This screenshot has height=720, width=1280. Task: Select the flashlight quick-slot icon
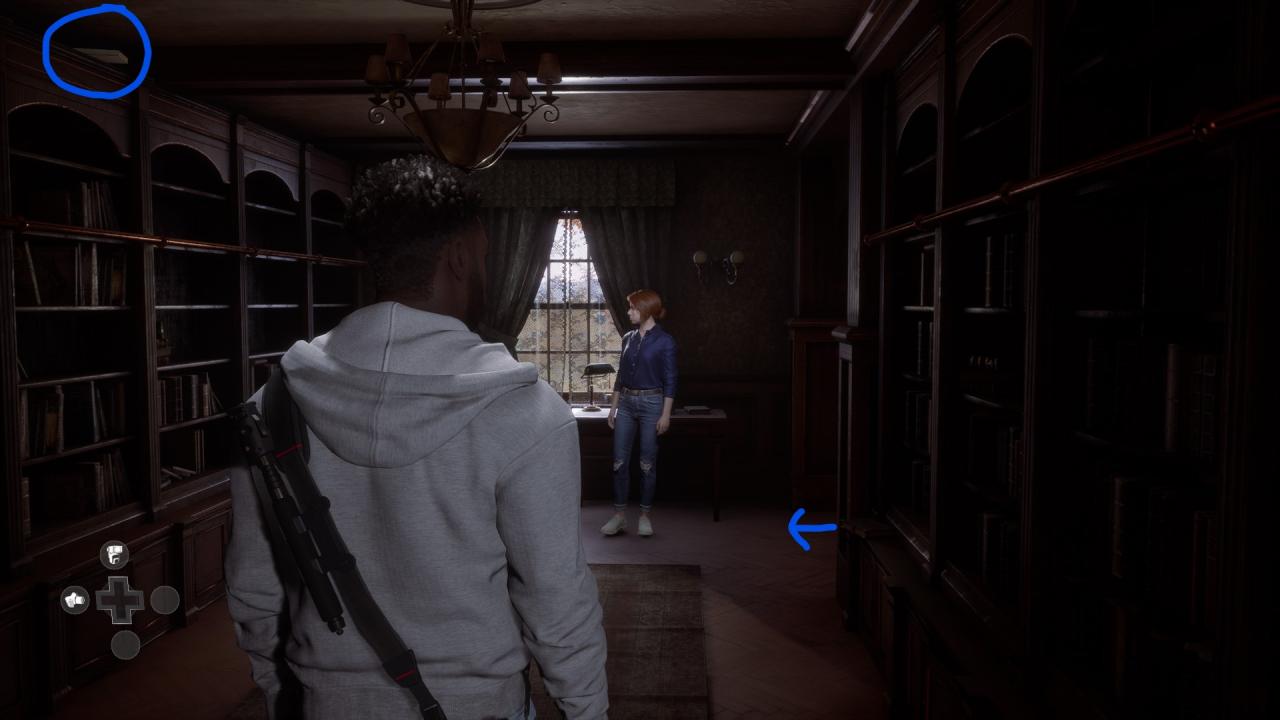pos(75,600)
